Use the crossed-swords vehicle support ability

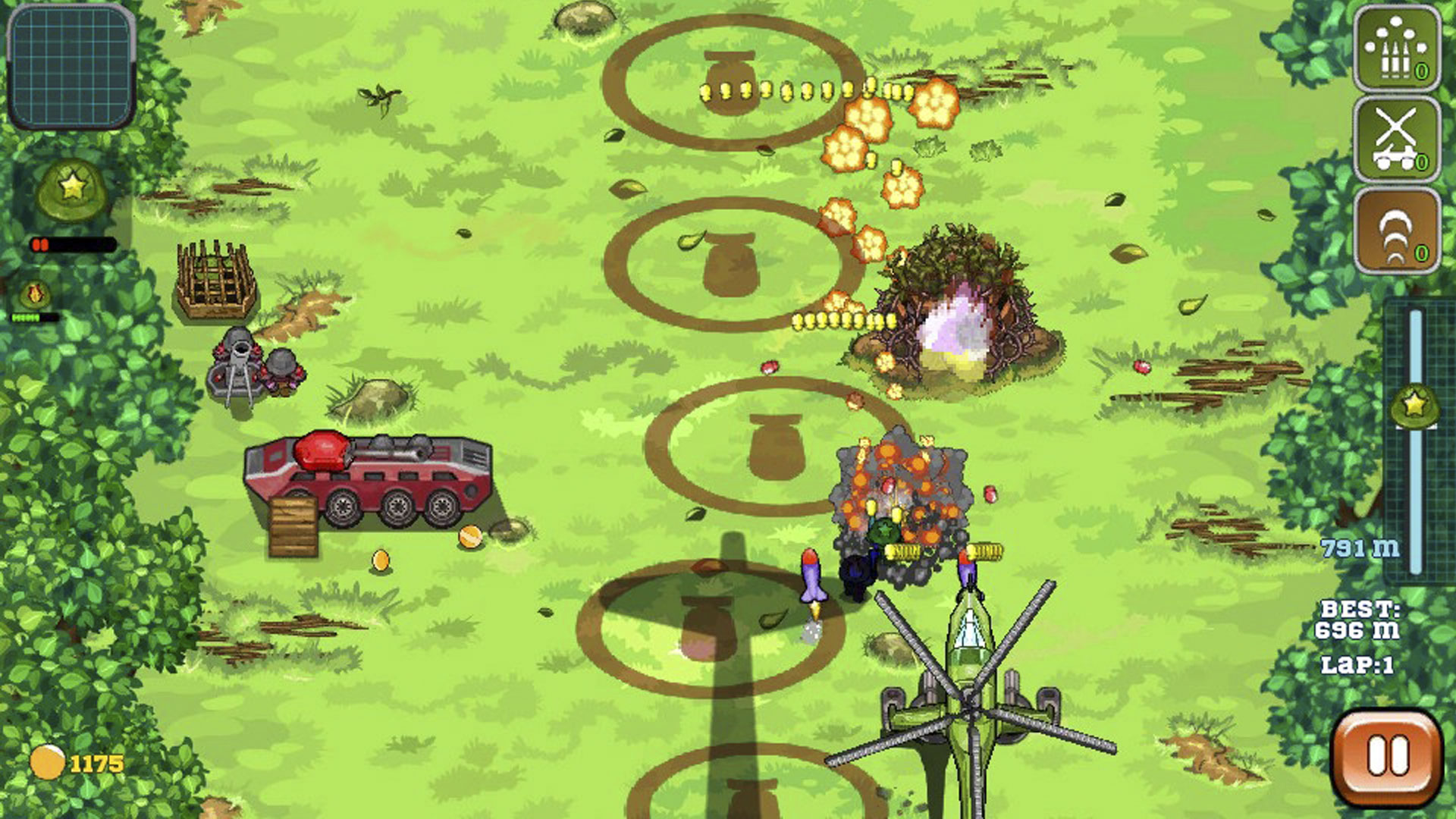coord(1397,140)
